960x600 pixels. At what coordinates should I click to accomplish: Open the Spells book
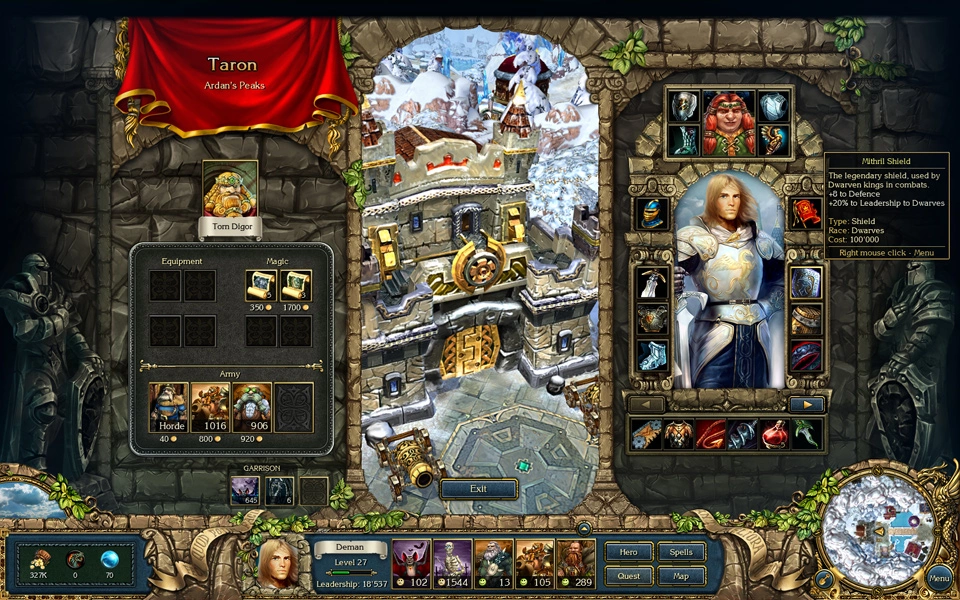coord(681,552)
